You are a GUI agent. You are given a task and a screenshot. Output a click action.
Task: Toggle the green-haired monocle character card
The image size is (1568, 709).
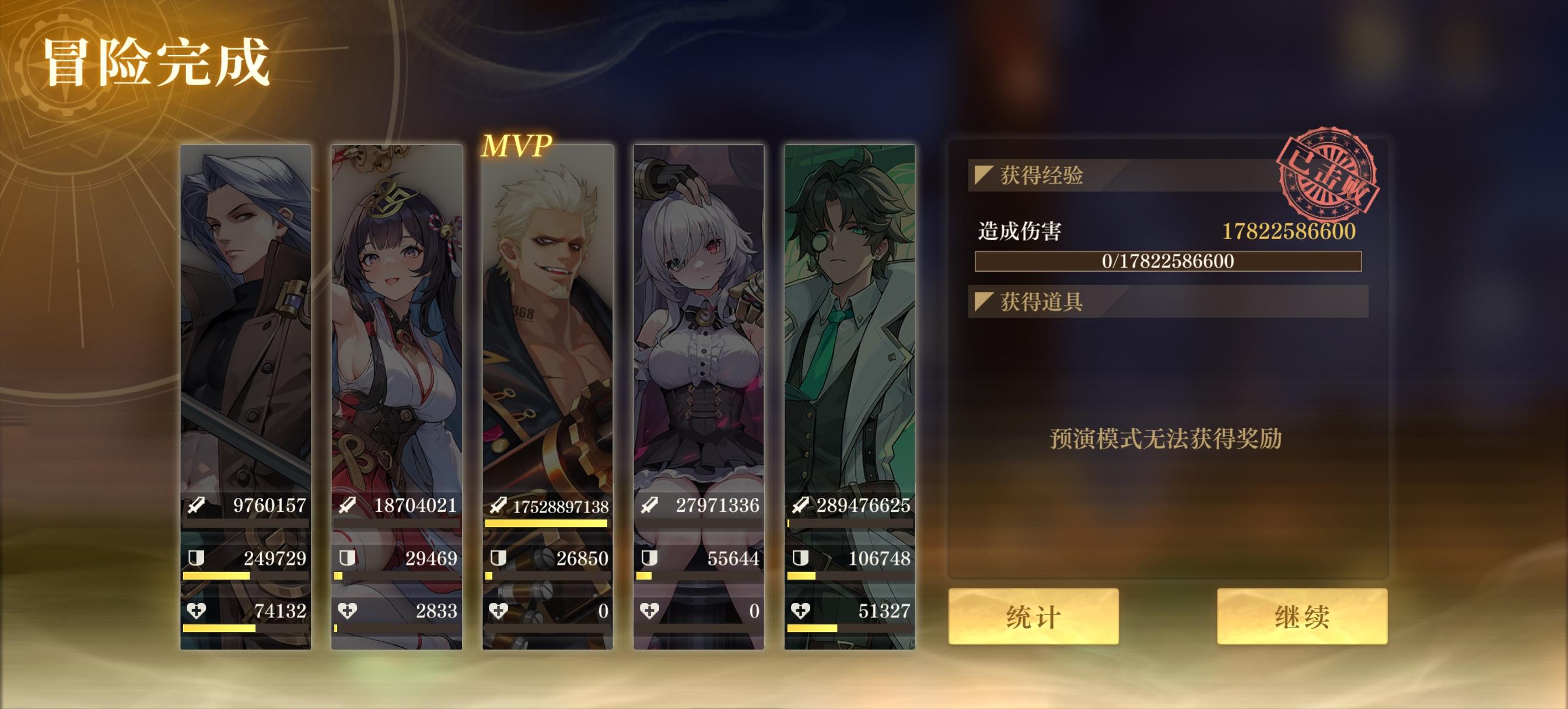(850, 335)
